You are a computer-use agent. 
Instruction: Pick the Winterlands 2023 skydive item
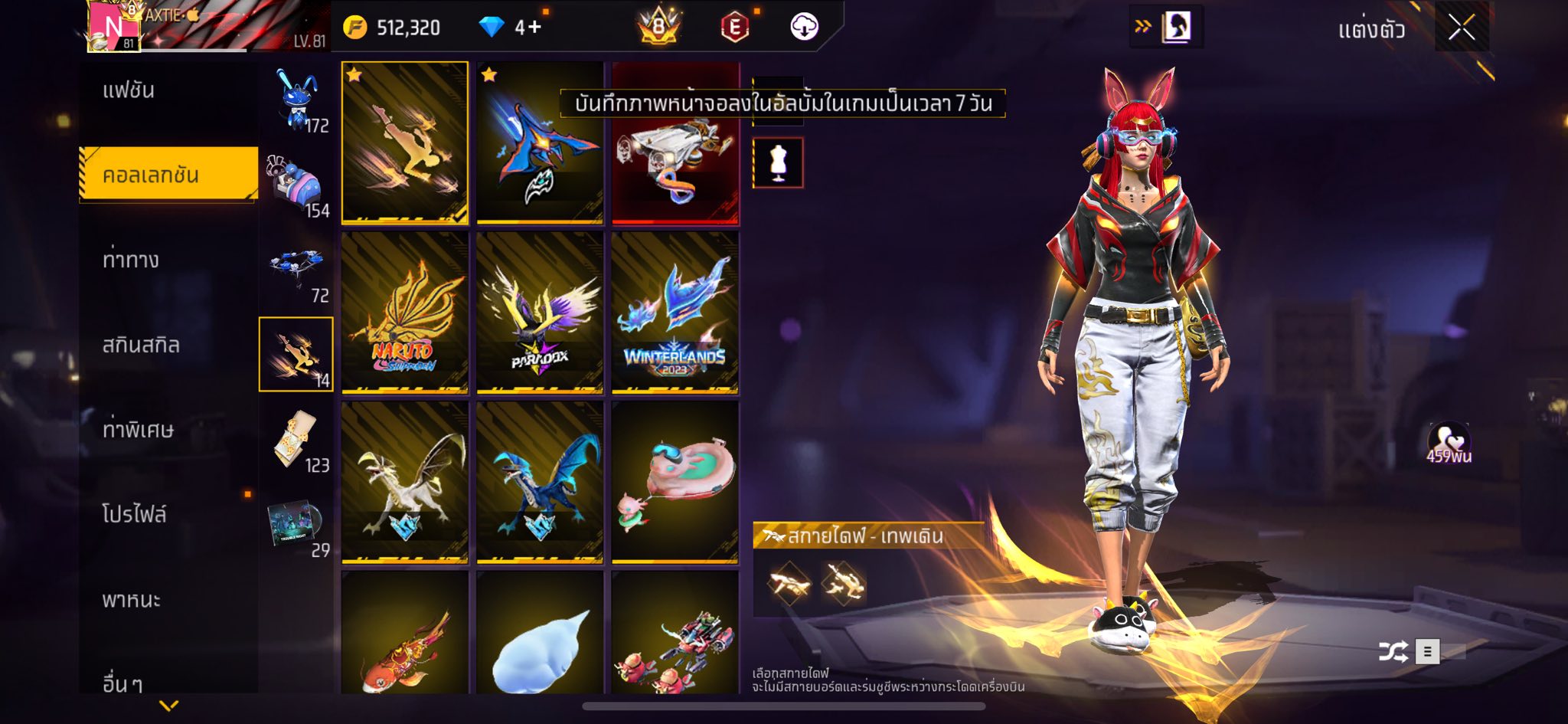click(675, 313)
